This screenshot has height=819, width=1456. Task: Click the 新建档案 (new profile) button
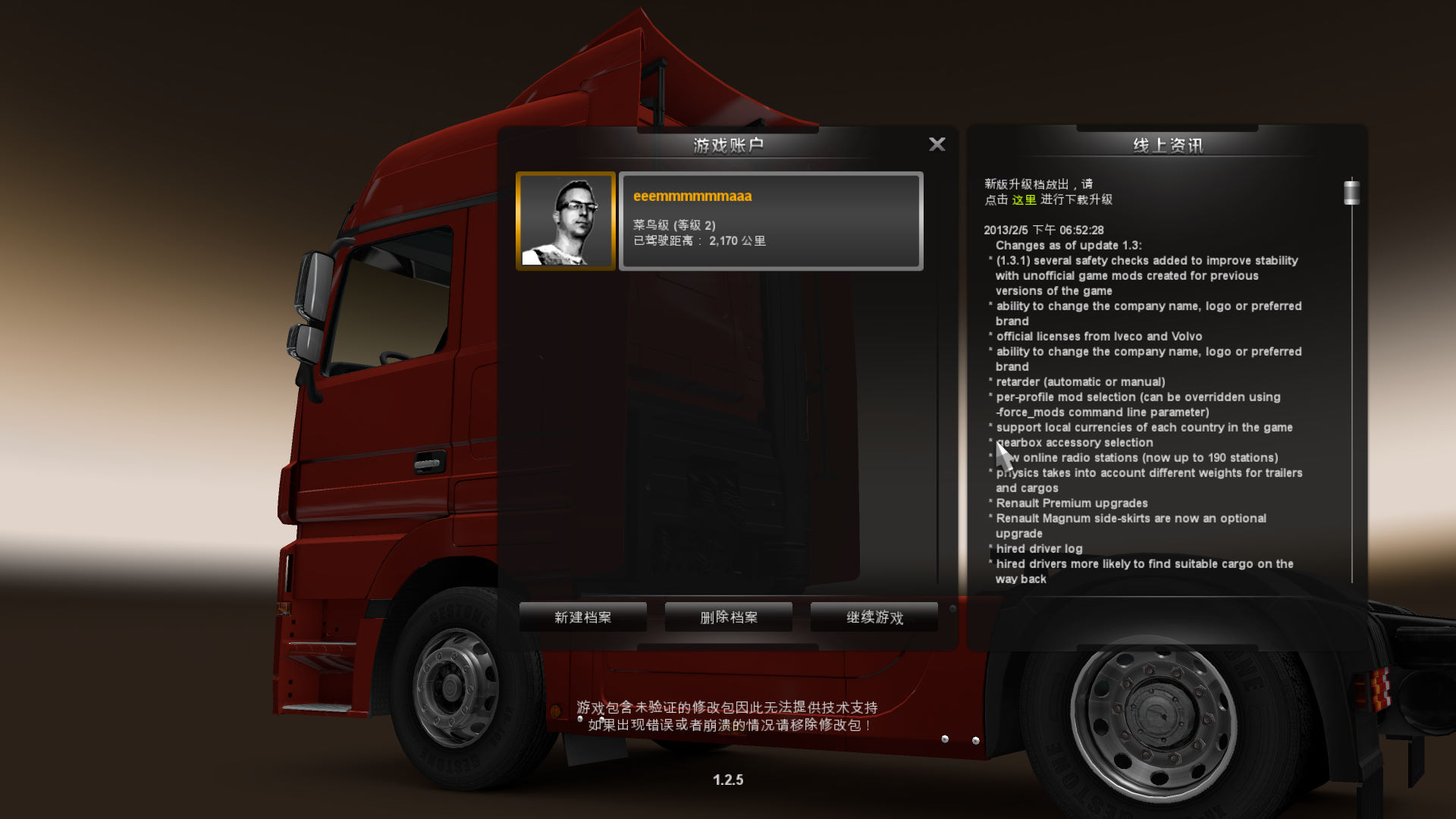582,617
